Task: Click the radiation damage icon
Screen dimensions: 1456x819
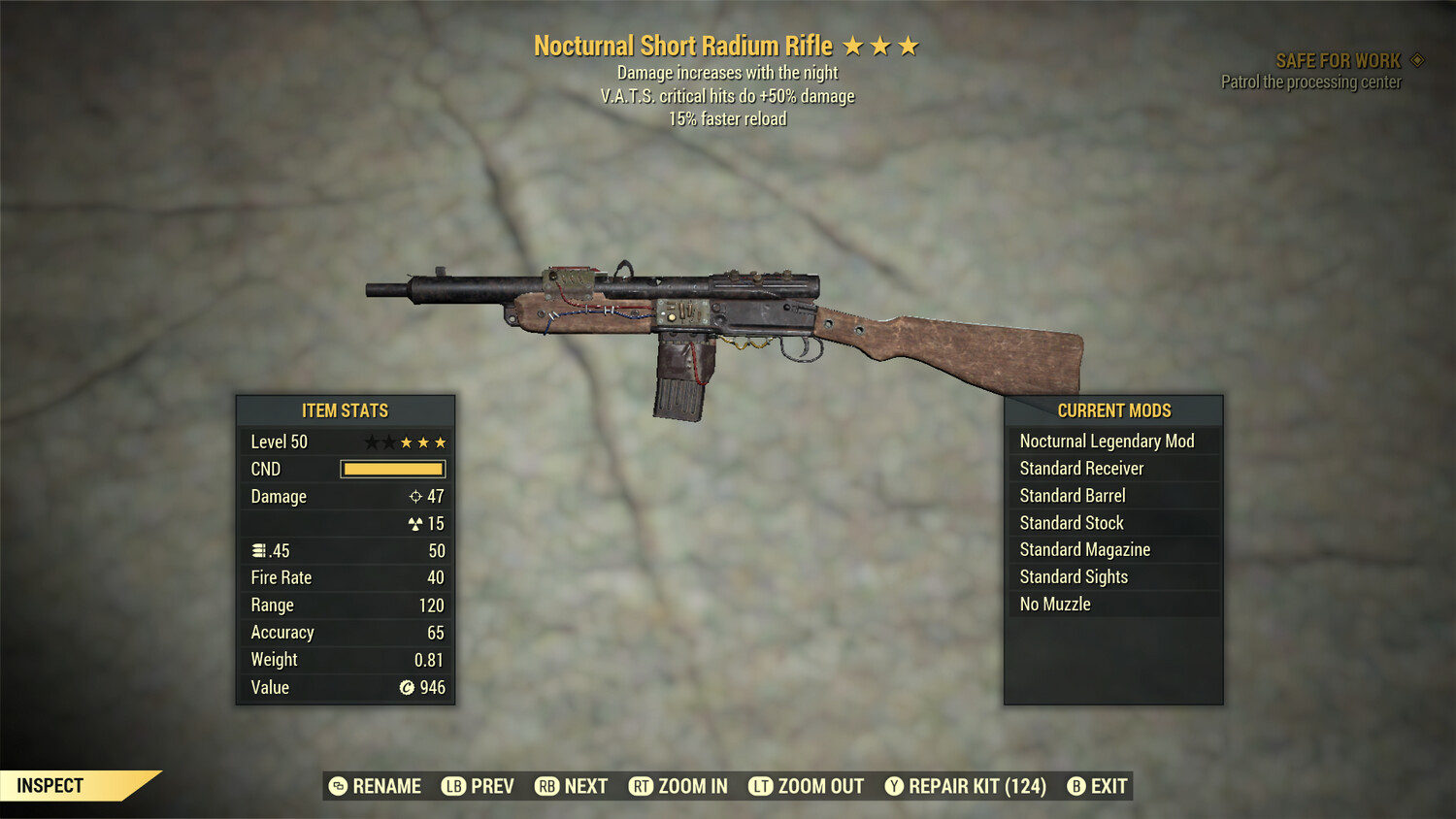Action: (417, 523)
